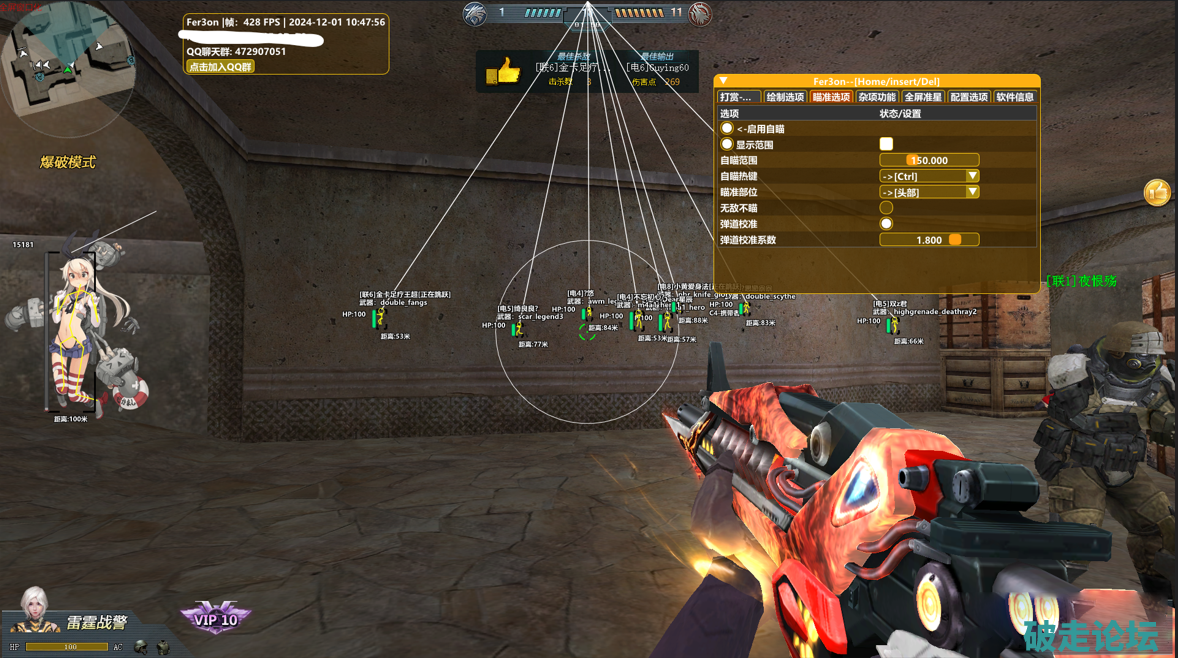Toggle the 显示范围 option

727,145
